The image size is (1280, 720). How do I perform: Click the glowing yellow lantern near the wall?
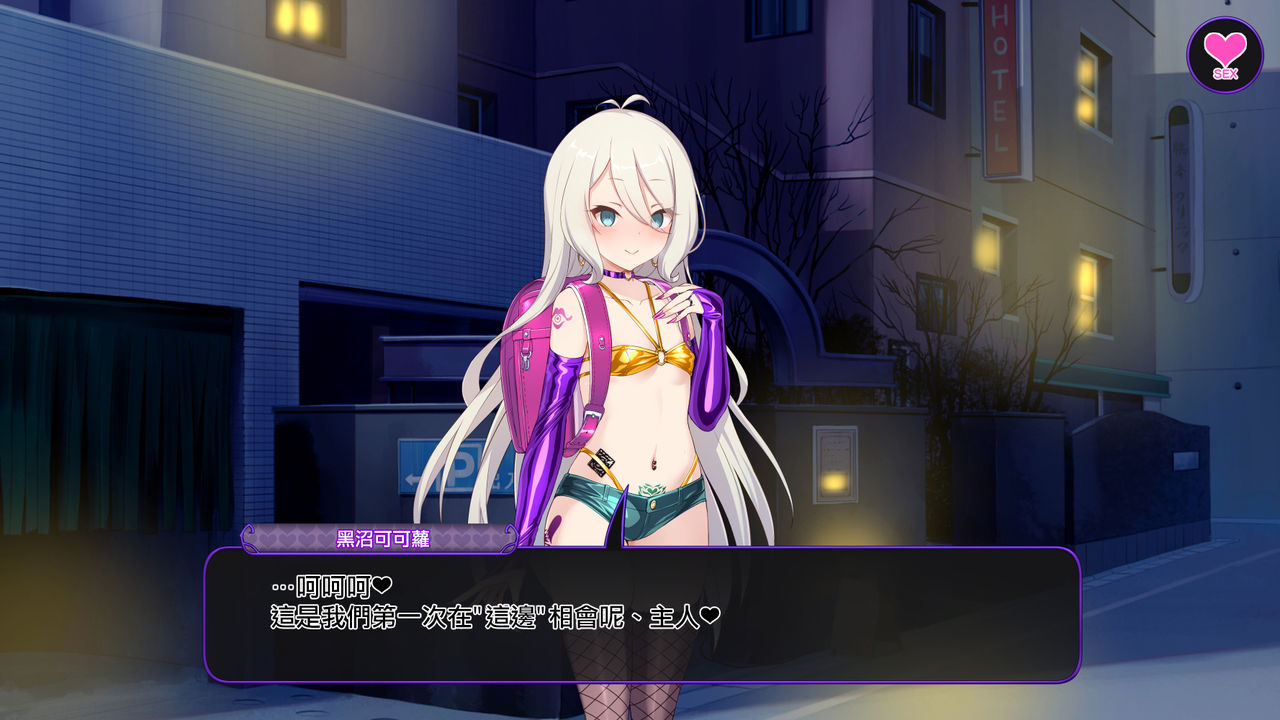pos(832,482)
